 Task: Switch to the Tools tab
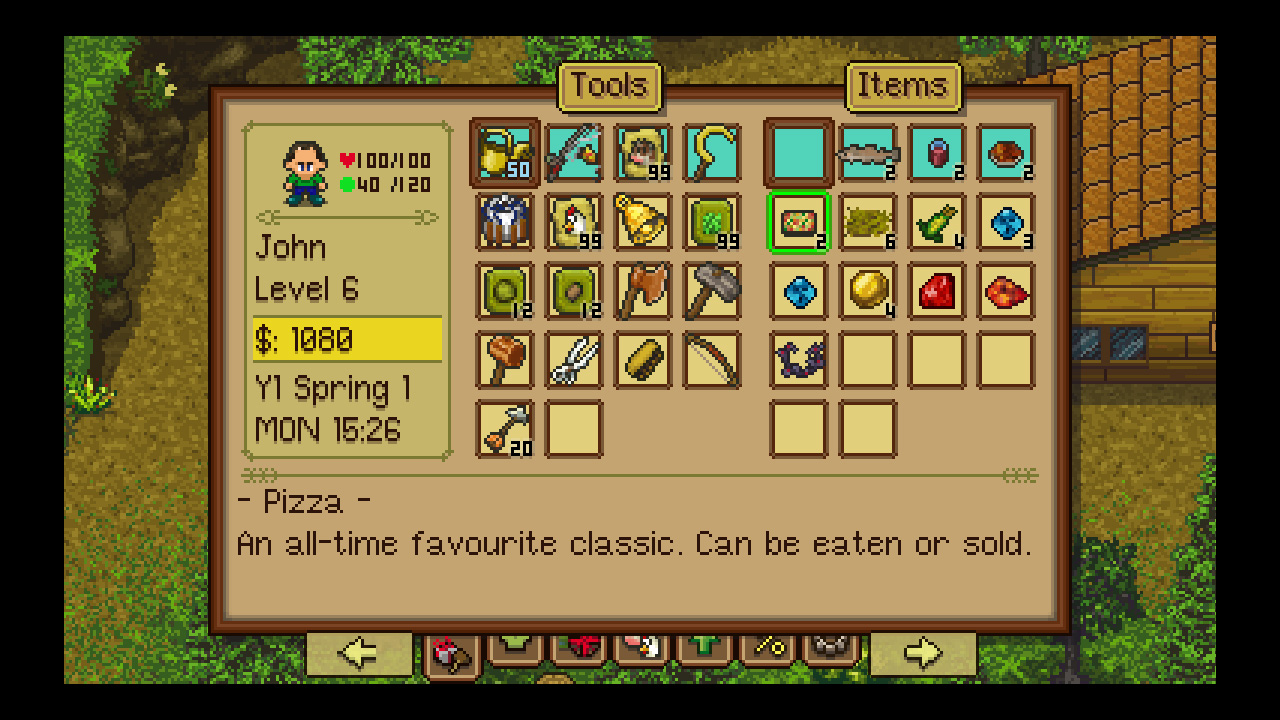[610, 86]
